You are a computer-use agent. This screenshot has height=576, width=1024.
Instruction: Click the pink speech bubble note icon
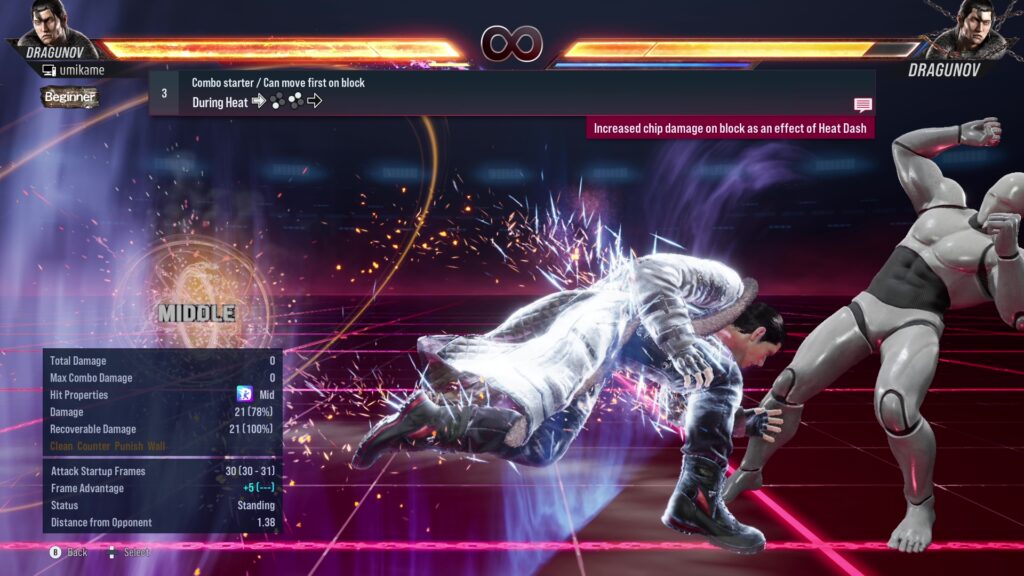[862, 104]
